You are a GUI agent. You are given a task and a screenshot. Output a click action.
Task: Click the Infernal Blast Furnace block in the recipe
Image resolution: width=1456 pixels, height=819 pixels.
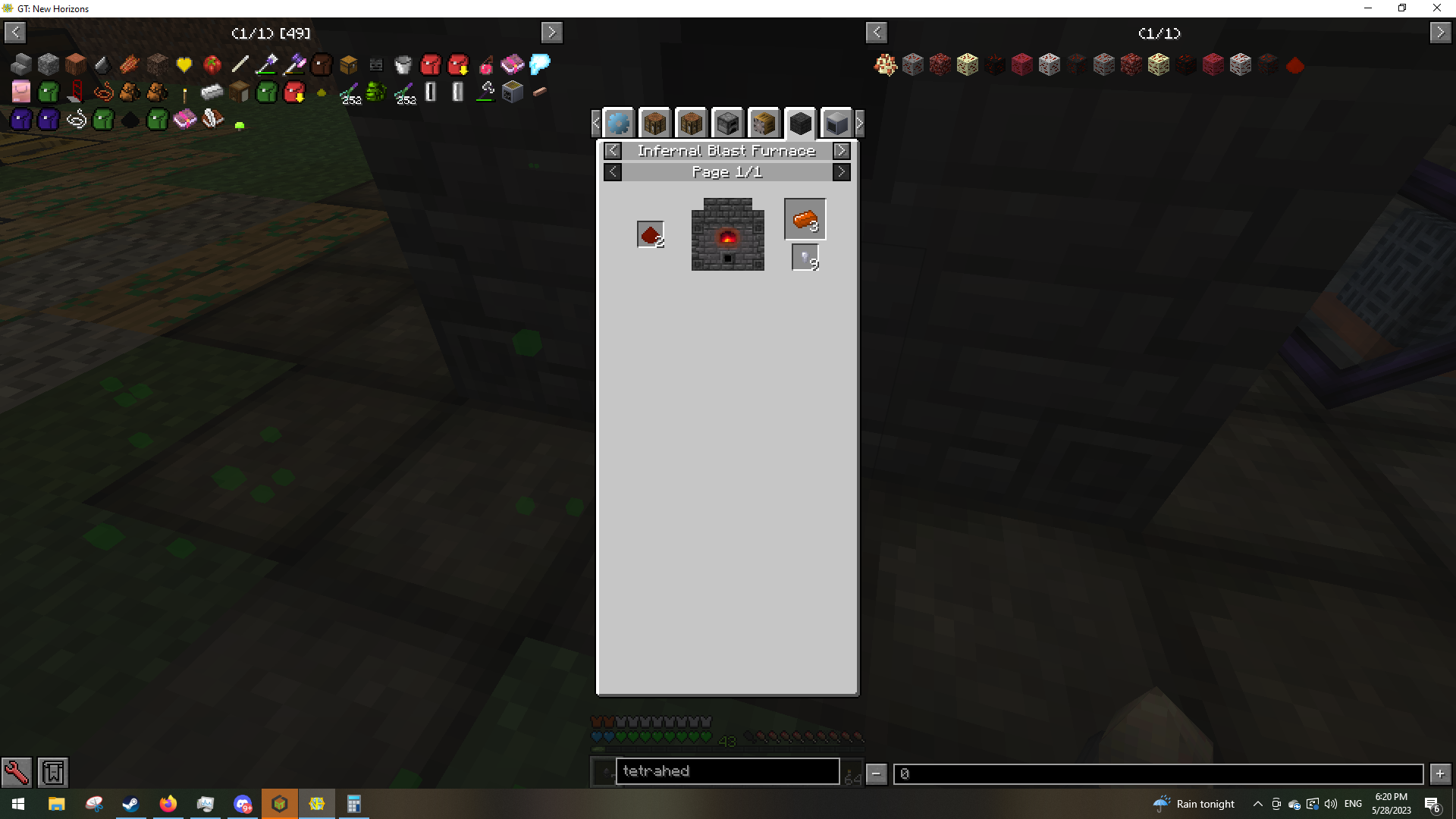coord(726,234)
